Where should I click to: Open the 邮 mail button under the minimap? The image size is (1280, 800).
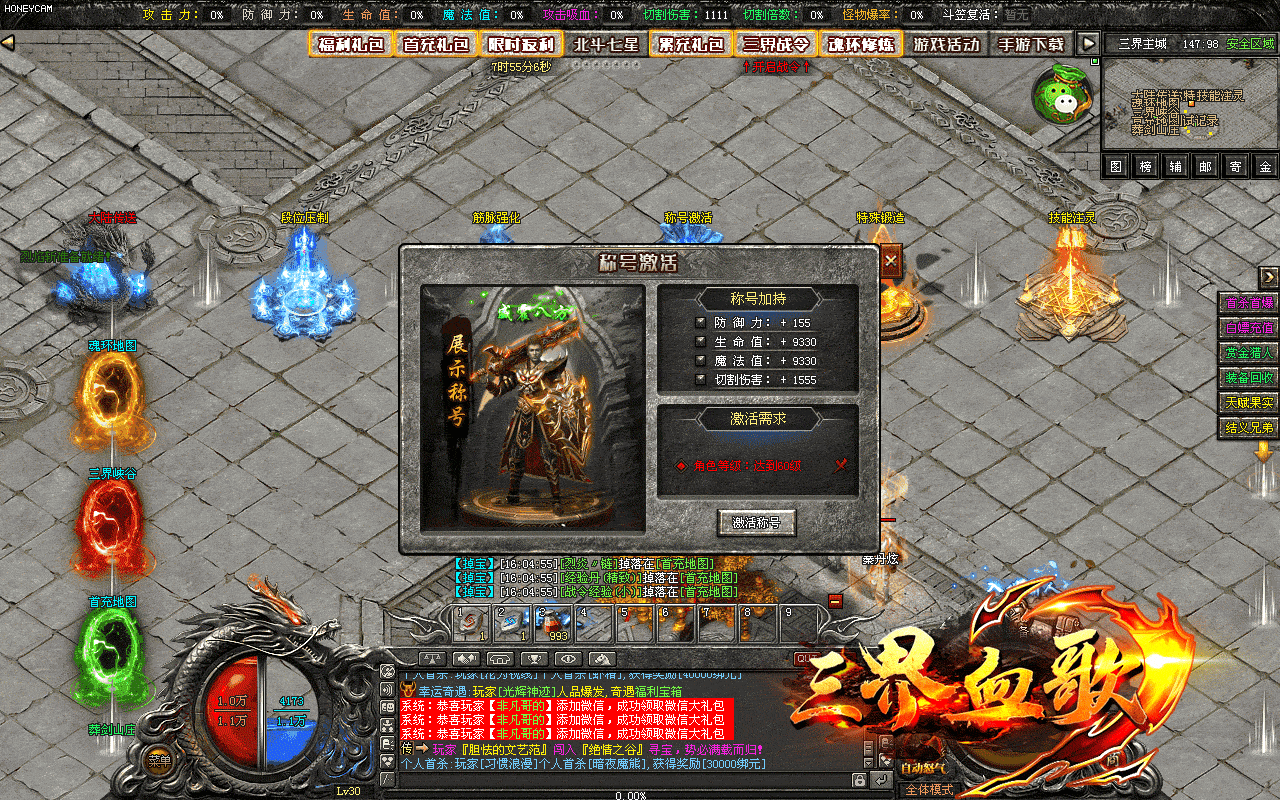coord(1205,167)
